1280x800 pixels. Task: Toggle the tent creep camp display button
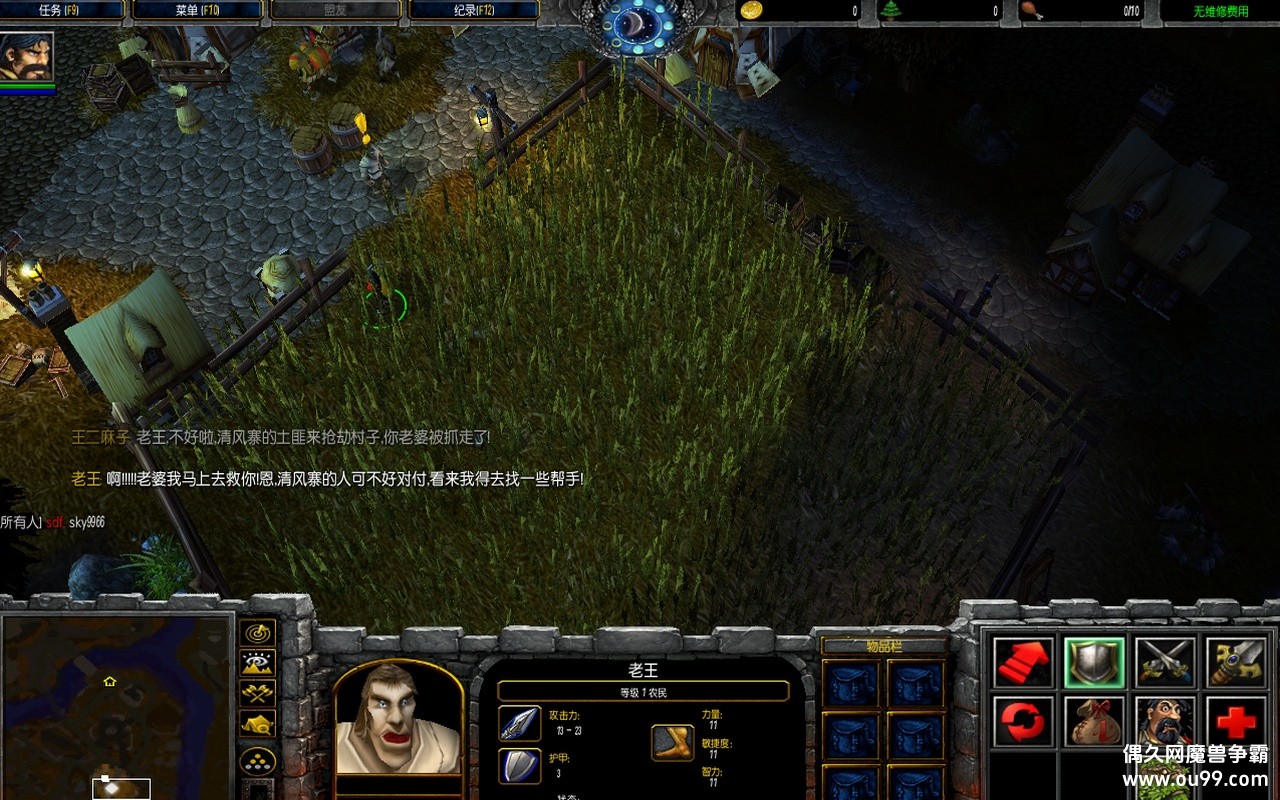258,724
